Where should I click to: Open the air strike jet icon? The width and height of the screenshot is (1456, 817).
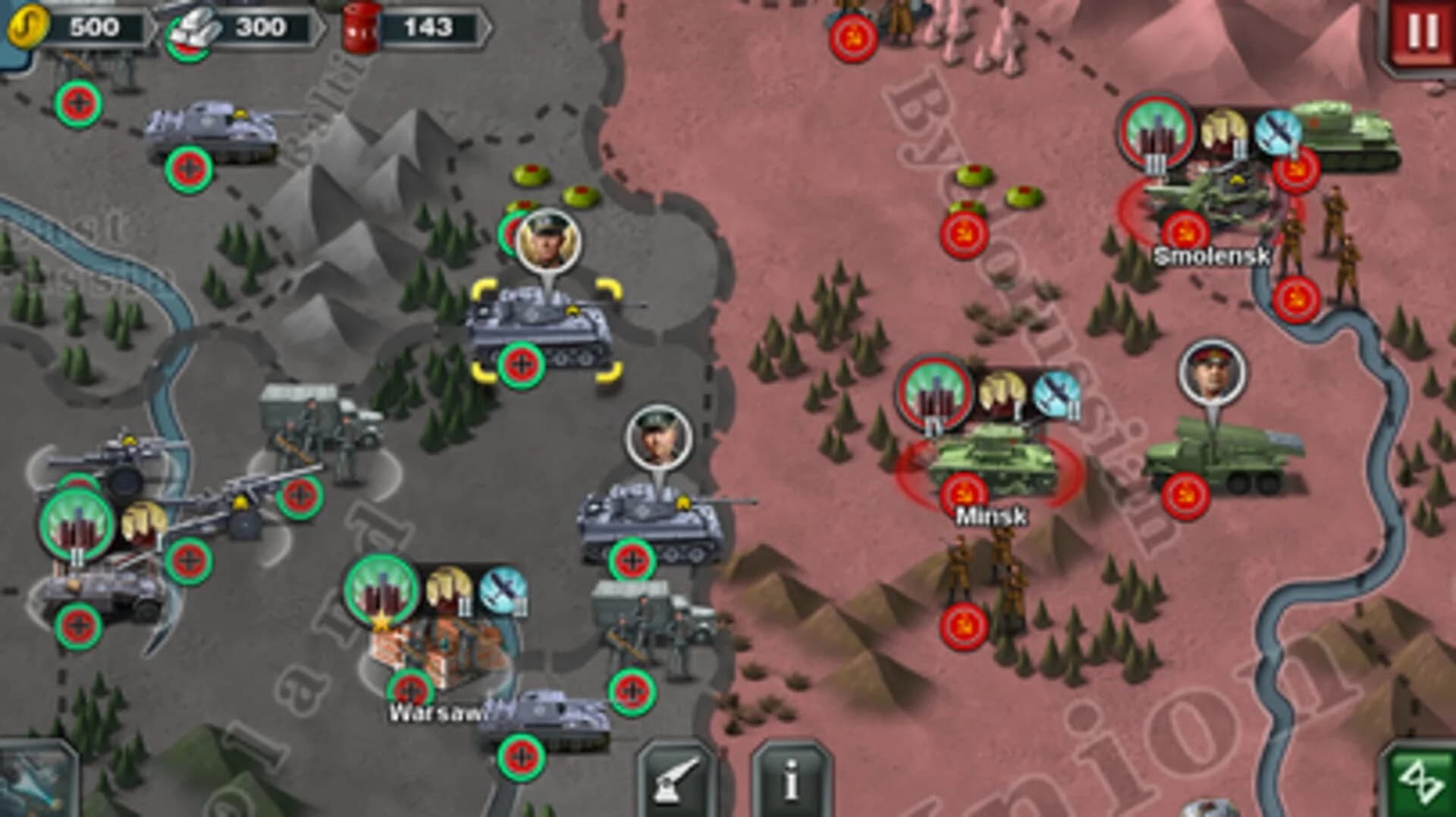tap(30, 788)
